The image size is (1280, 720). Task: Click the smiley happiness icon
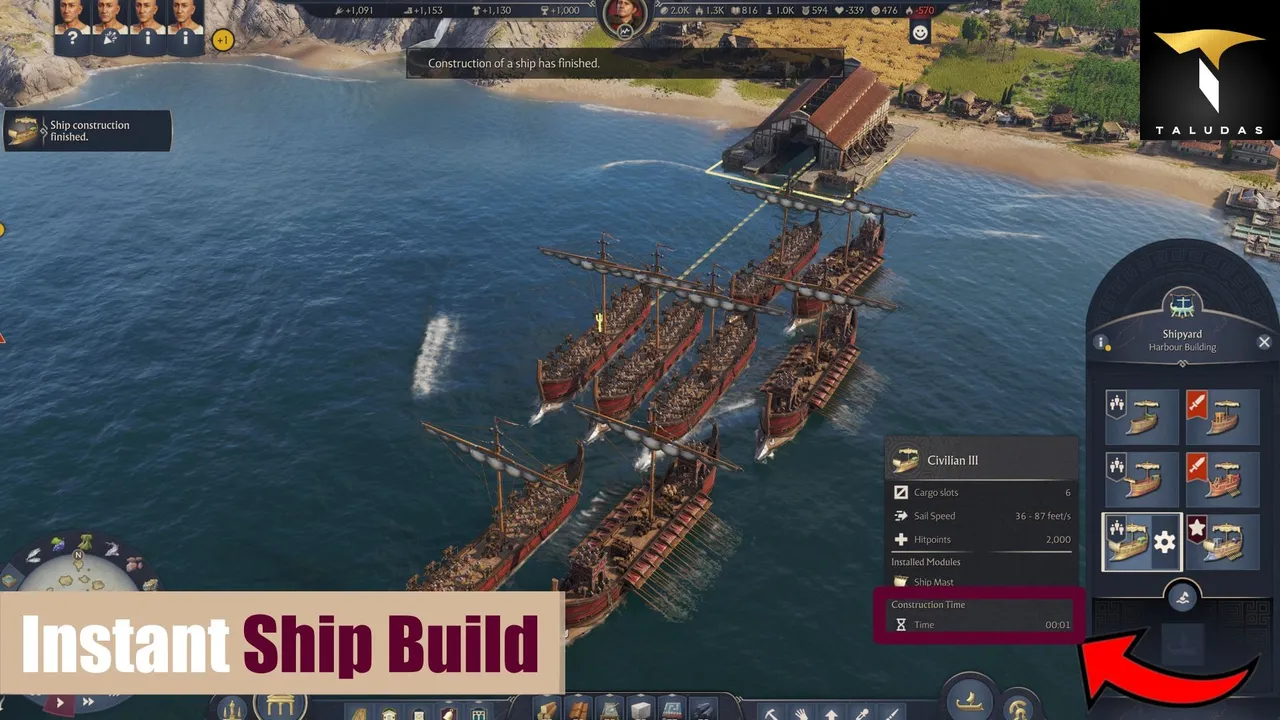(x=920, y=32)
